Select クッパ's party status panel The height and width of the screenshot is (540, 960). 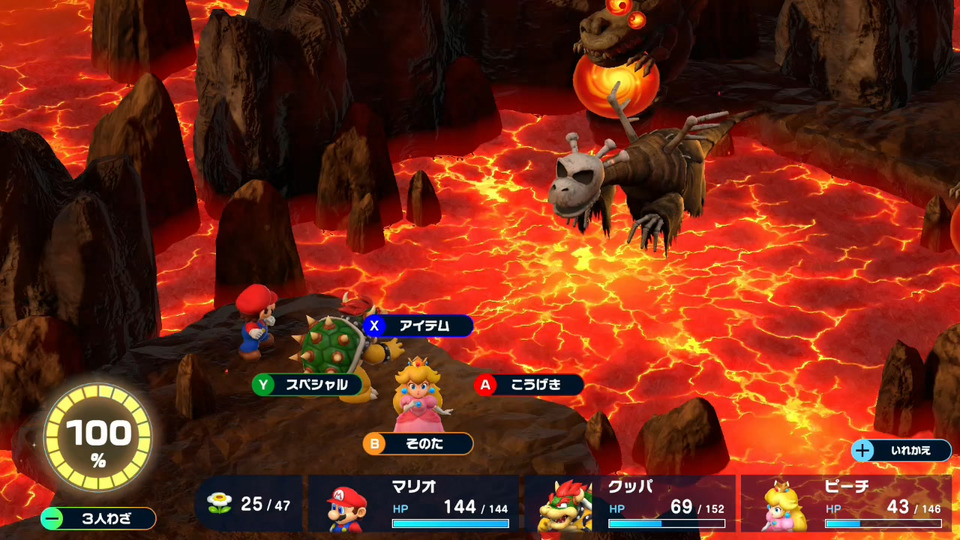[630, 503]
